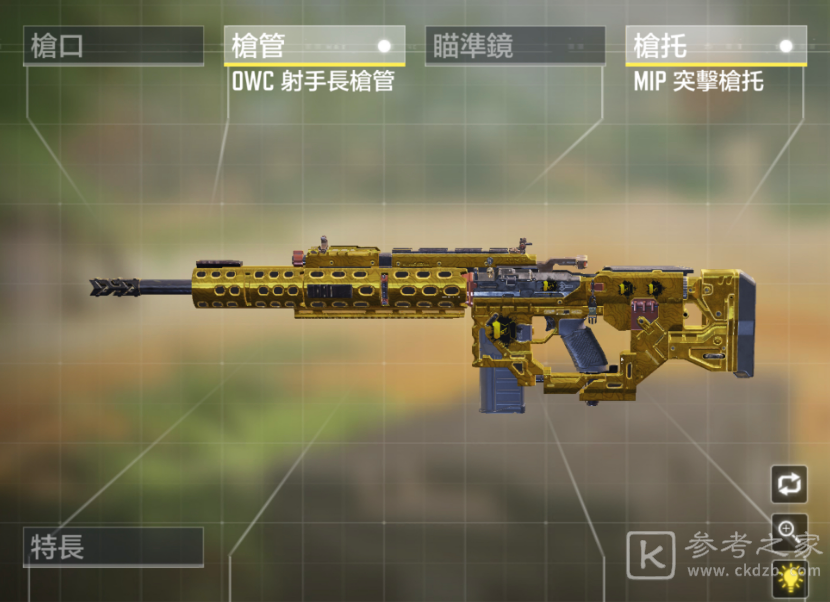Open the 槍口 muzzle attachment slot
This screenshot has width=830, height=602.
tap(113, 47)
